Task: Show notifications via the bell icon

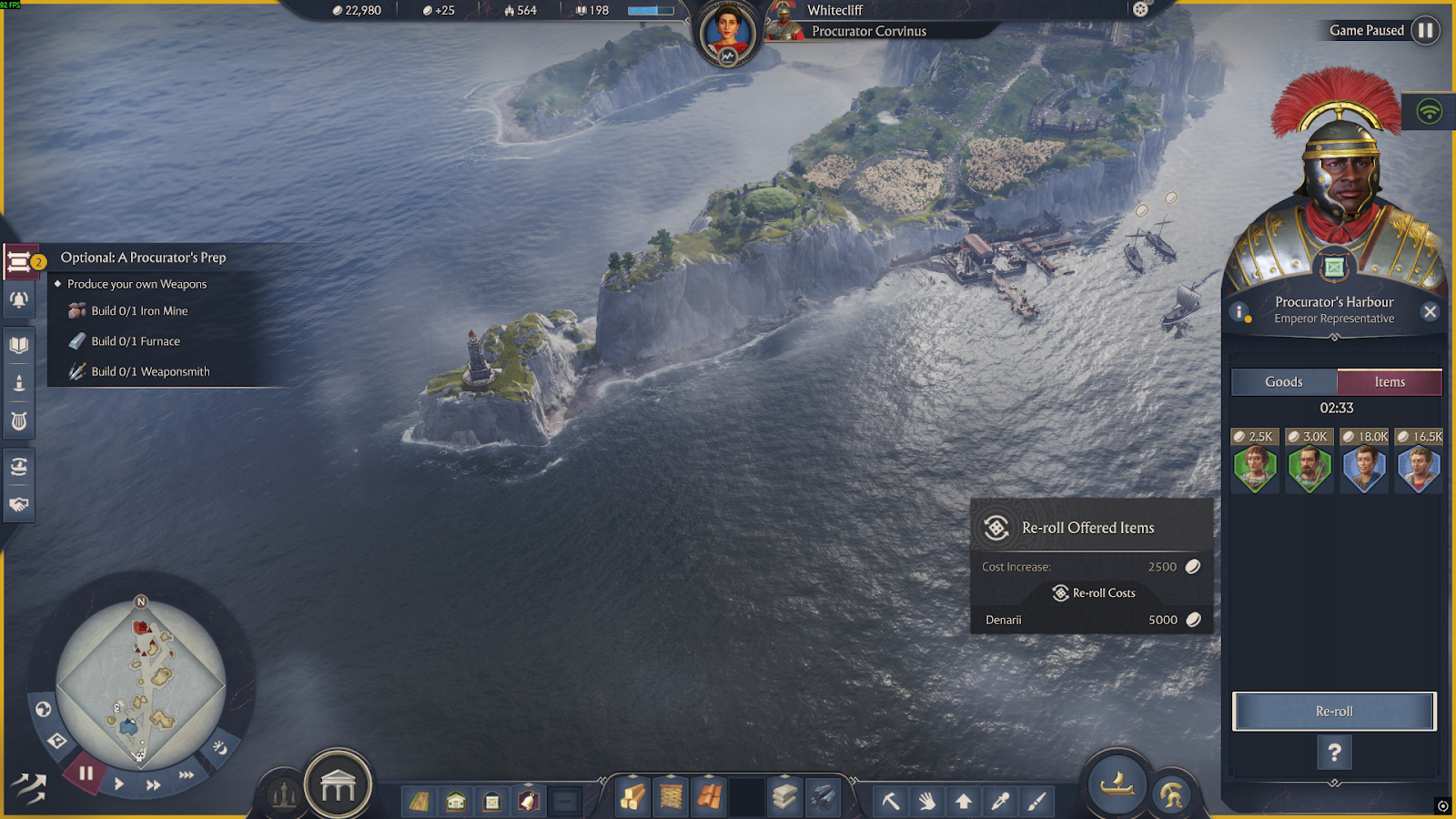Action: coord(19,299)
